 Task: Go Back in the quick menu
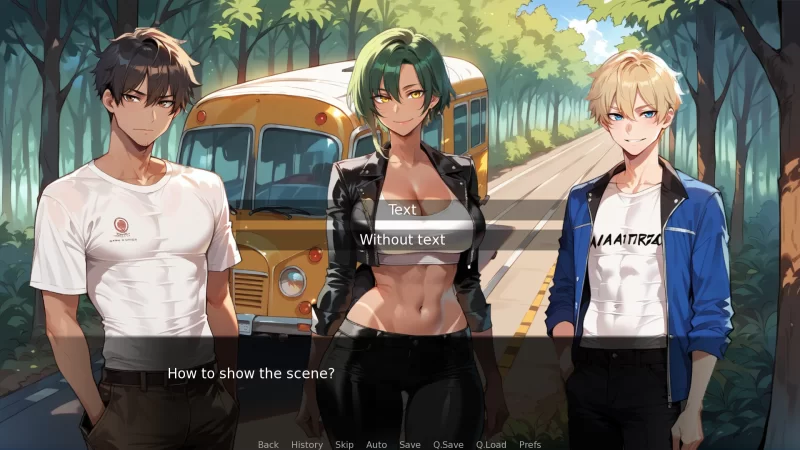click(268, 444)
